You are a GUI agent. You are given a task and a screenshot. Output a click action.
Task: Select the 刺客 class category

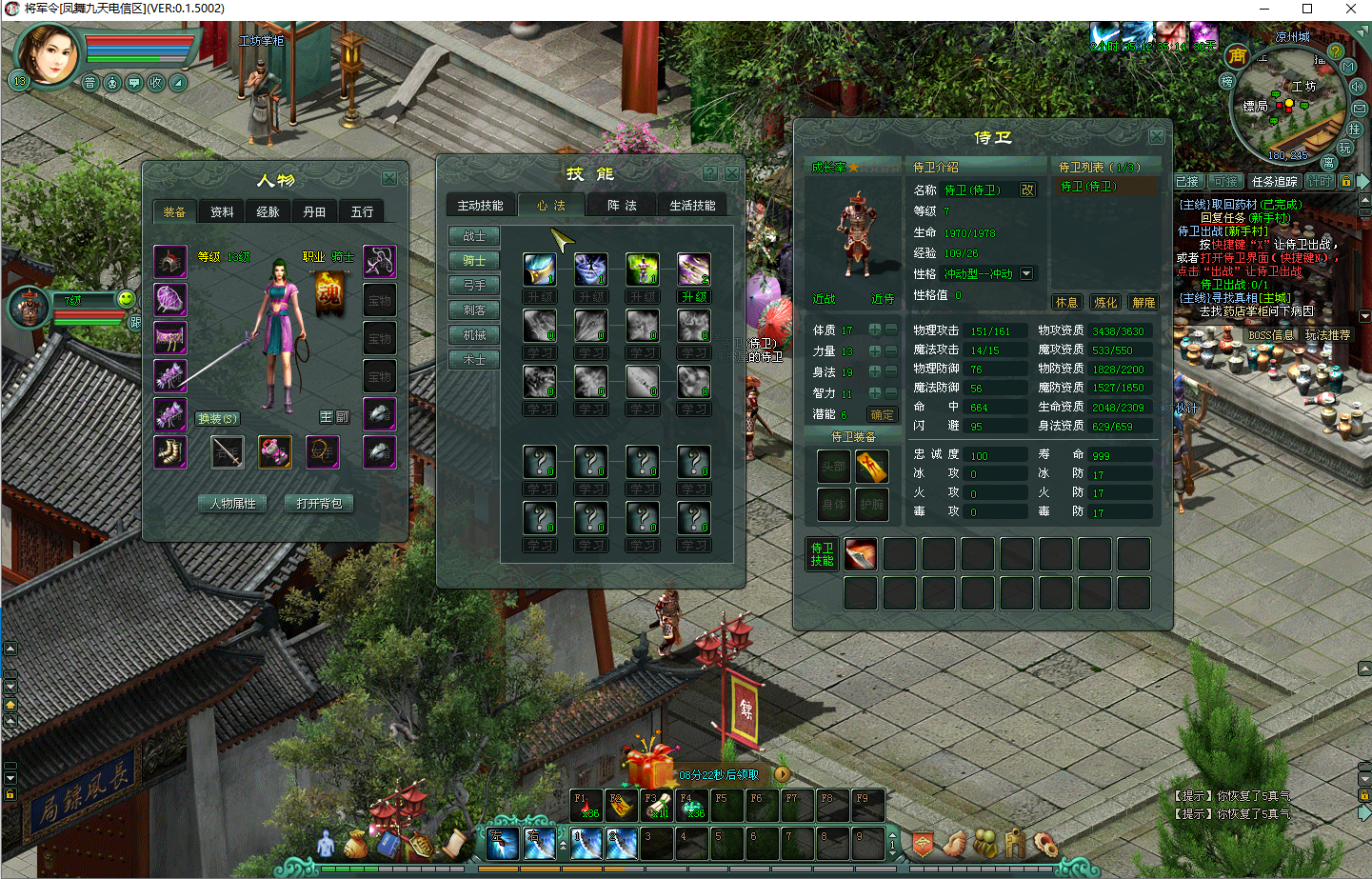click(474, 310)
